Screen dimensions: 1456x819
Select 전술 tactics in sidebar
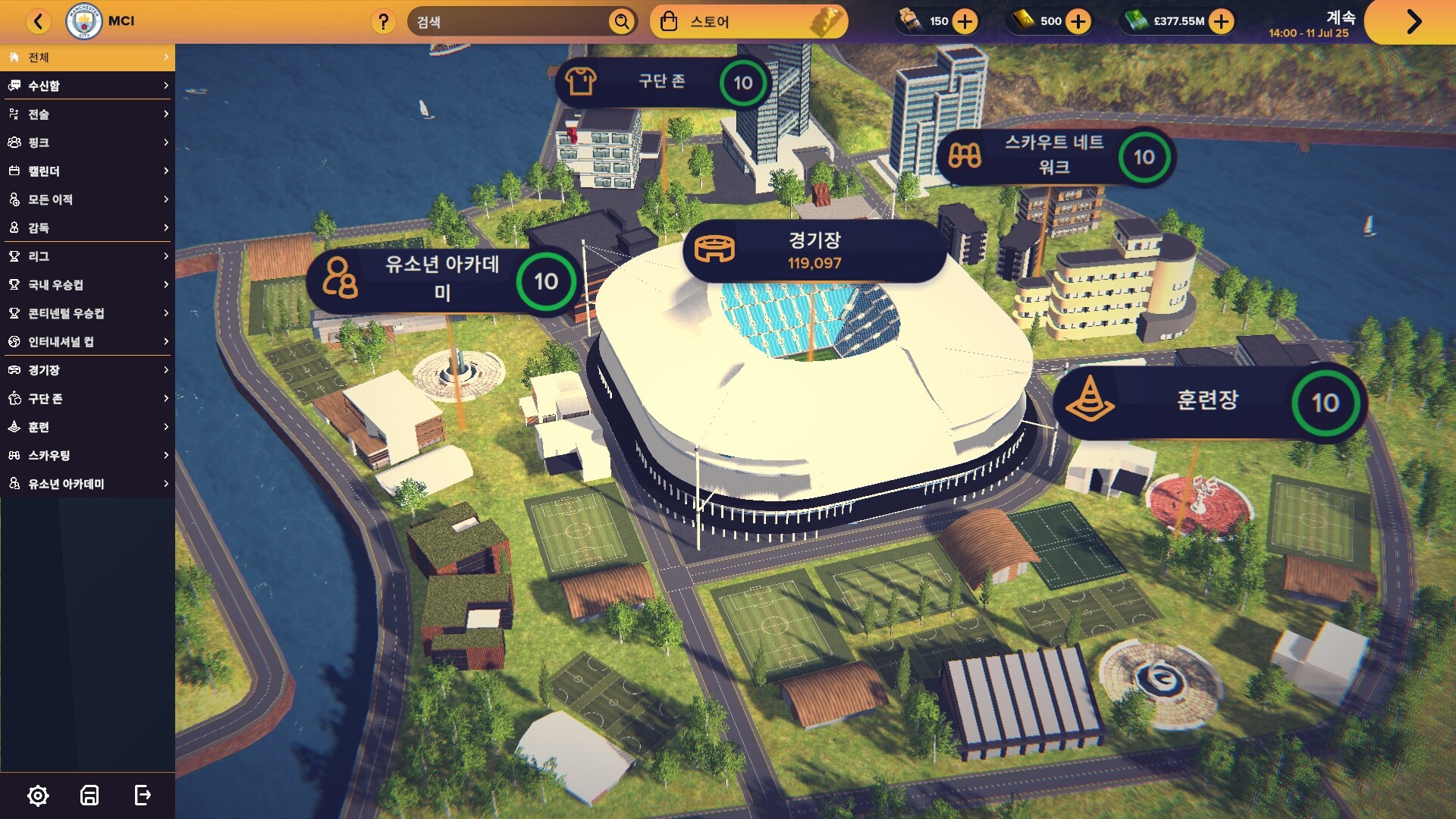[87, 115]
